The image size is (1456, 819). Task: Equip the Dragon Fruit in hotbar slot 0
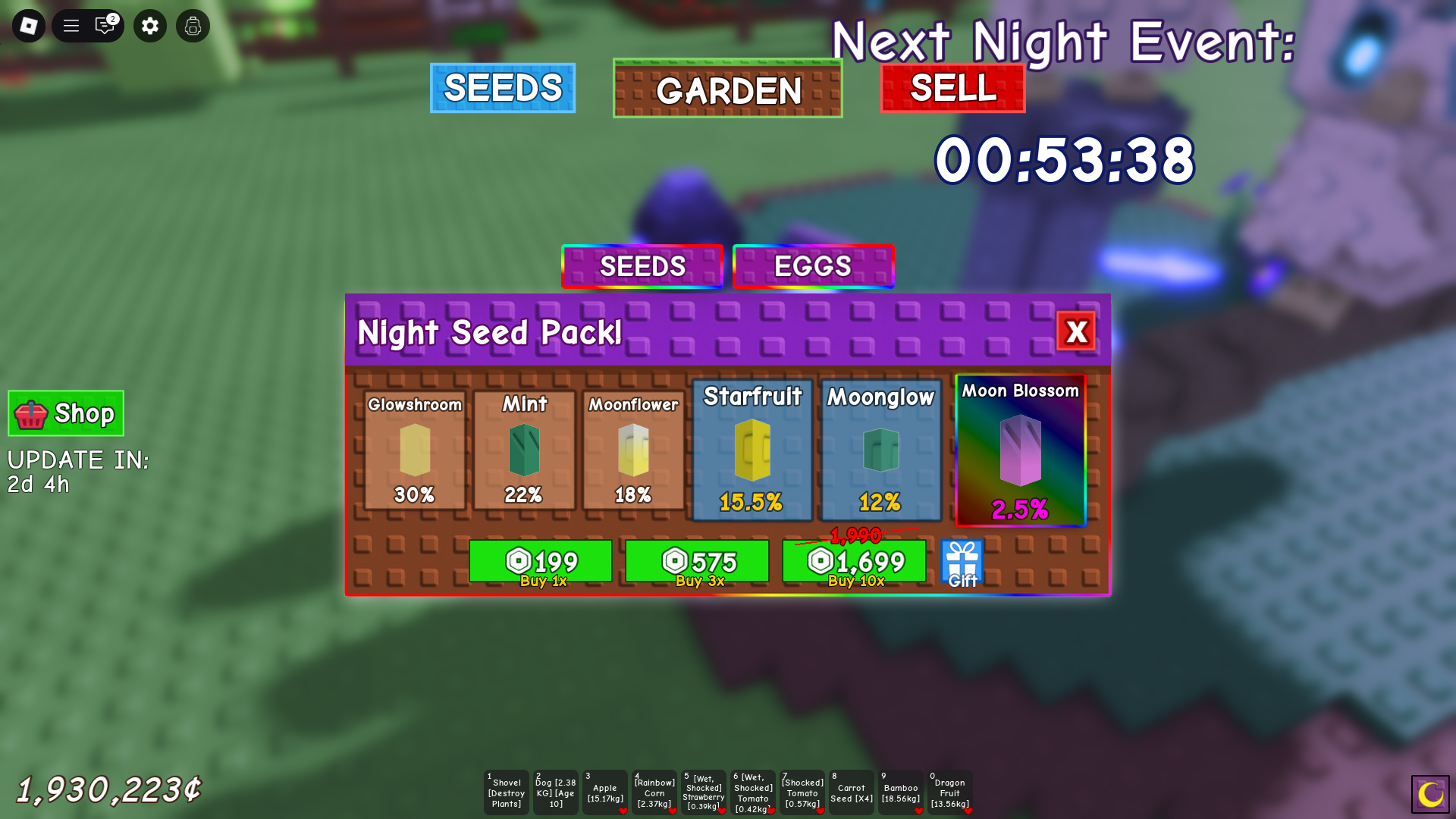[950, 792]
